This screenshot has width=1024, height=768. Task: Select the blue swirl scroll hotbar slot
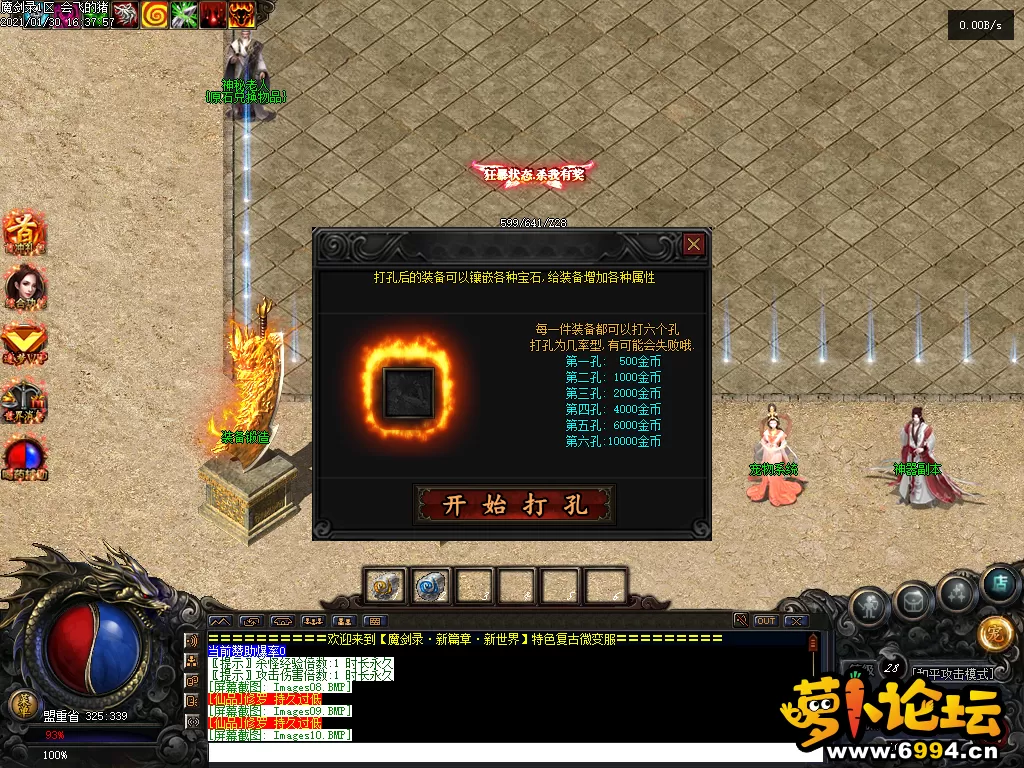tap(431, 586)
